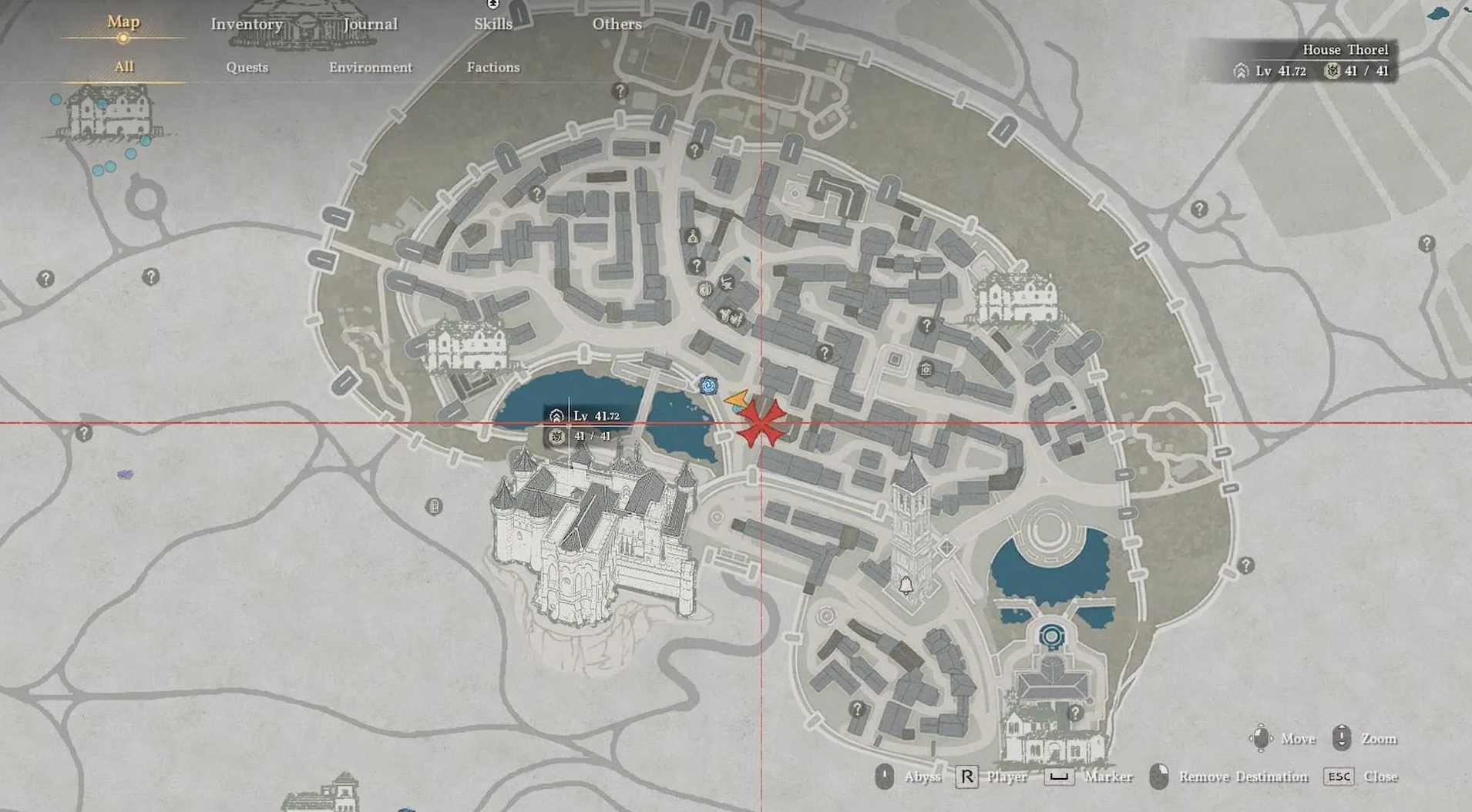This screenshot has width=1472, height=812.
Task: Select the Skills tab
Action: 493,24
